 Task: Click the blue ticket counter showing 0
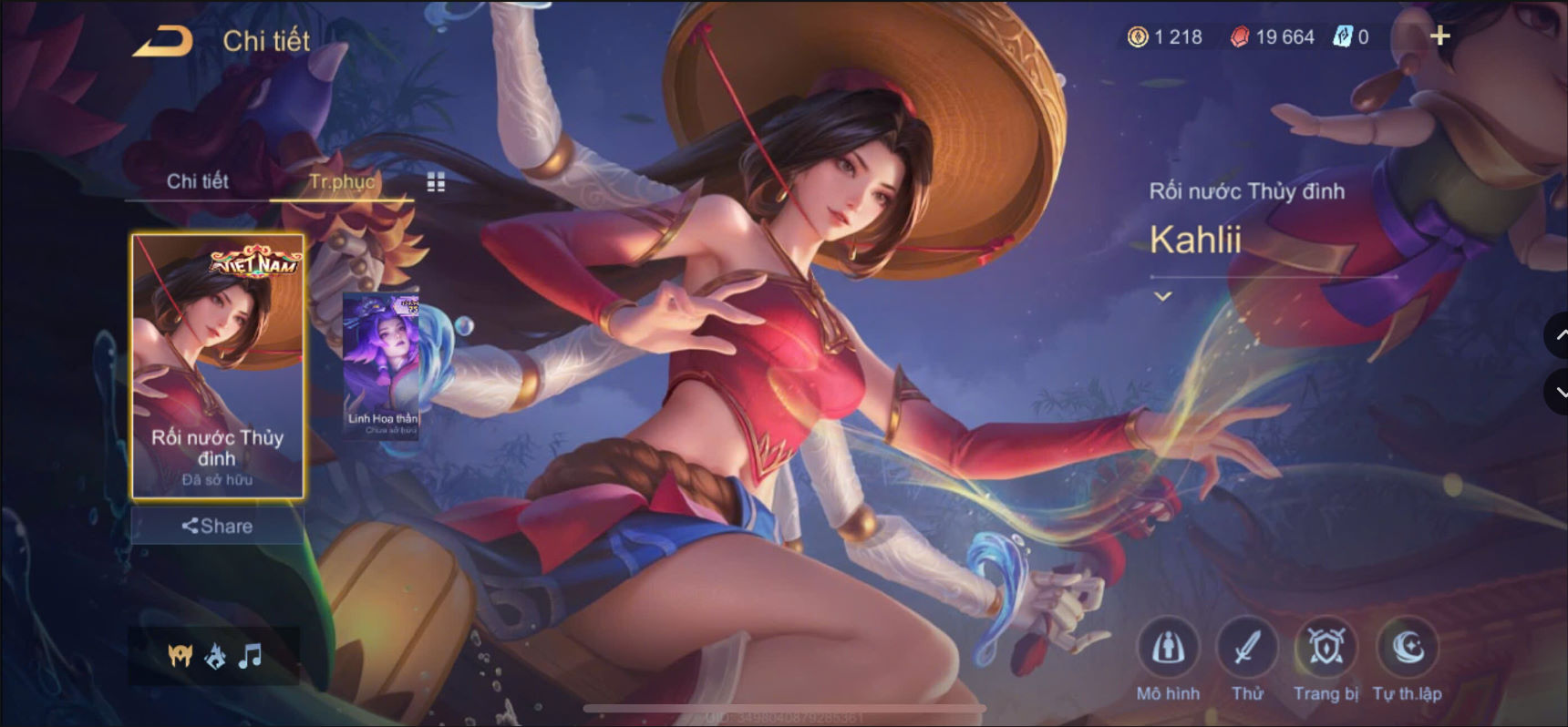tap(1354, 37)
